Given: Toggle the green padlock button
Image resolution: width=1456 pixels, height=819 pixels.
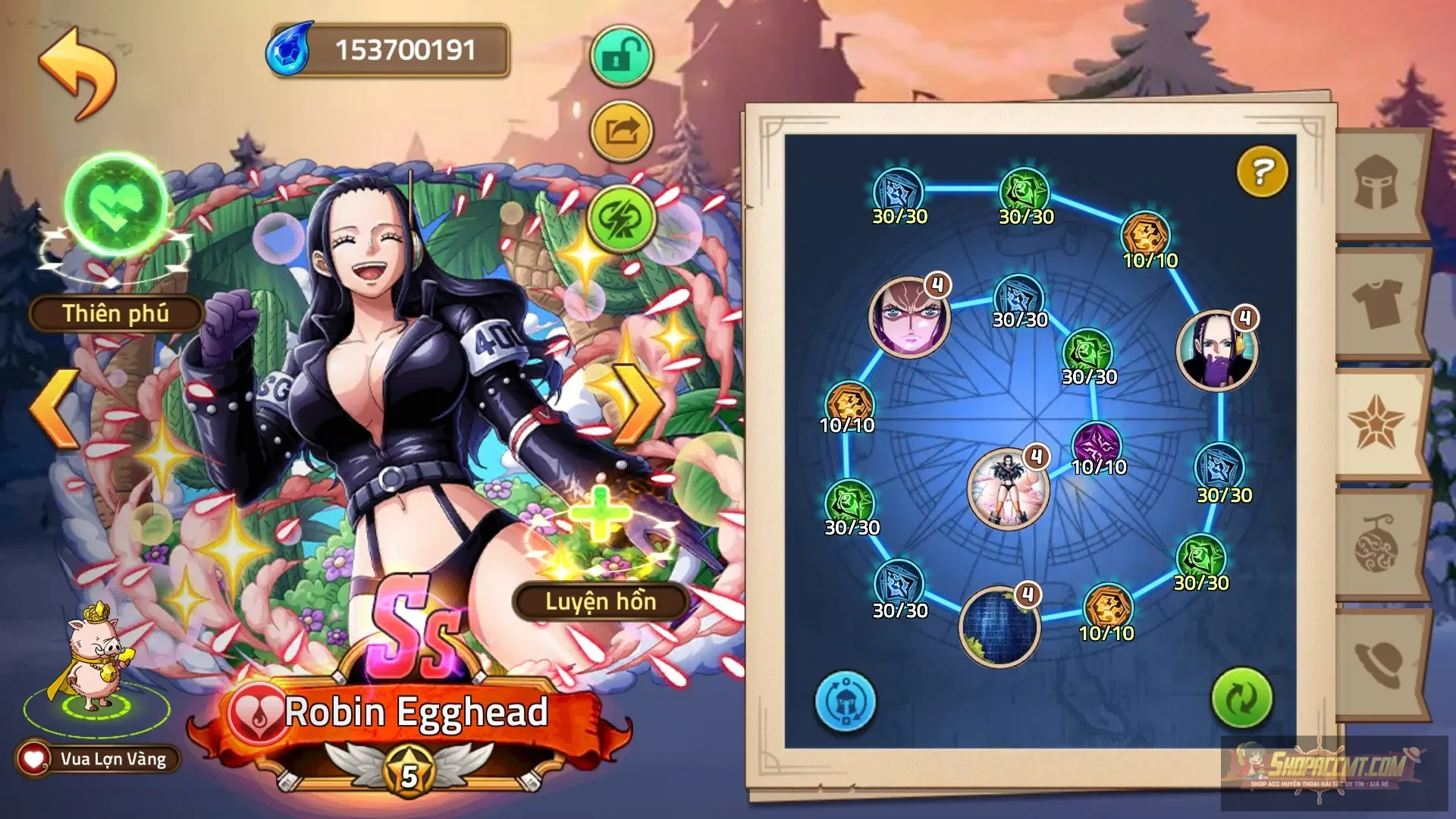Looking at the screenshot, I should (621, 56).
